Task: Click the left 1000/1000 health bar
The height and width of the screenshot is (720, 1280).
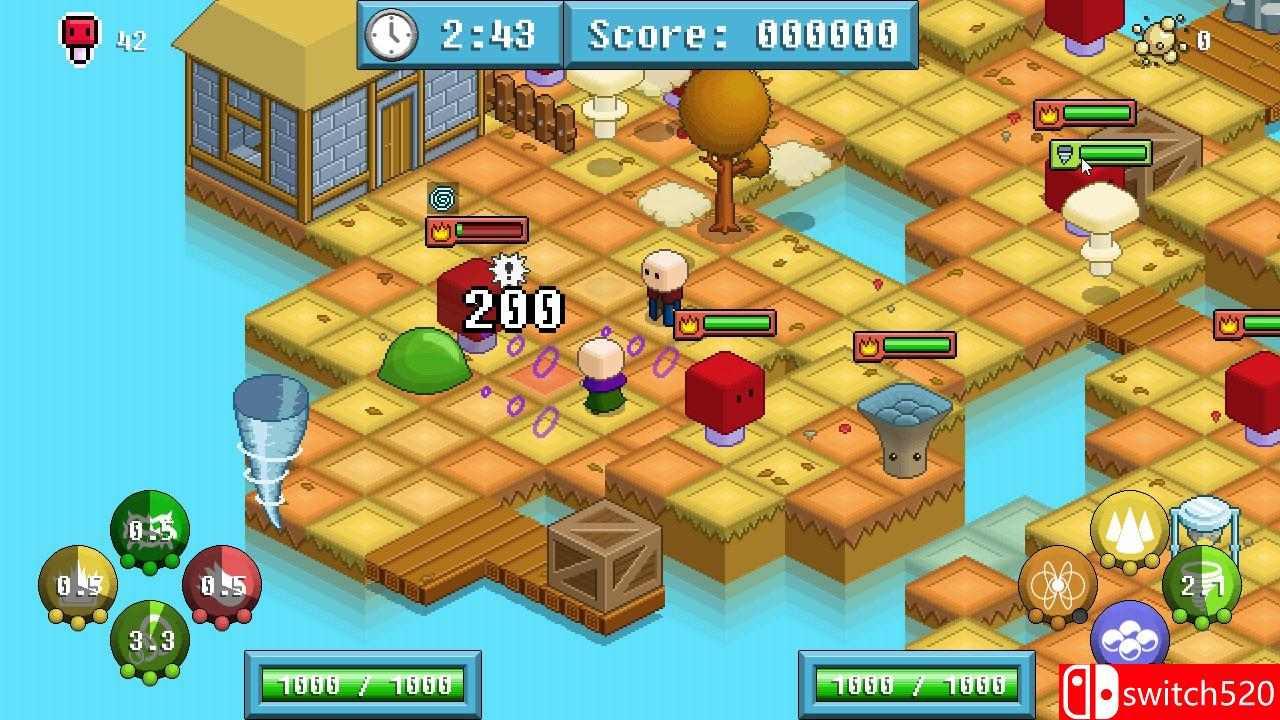Action: (362, 686)
